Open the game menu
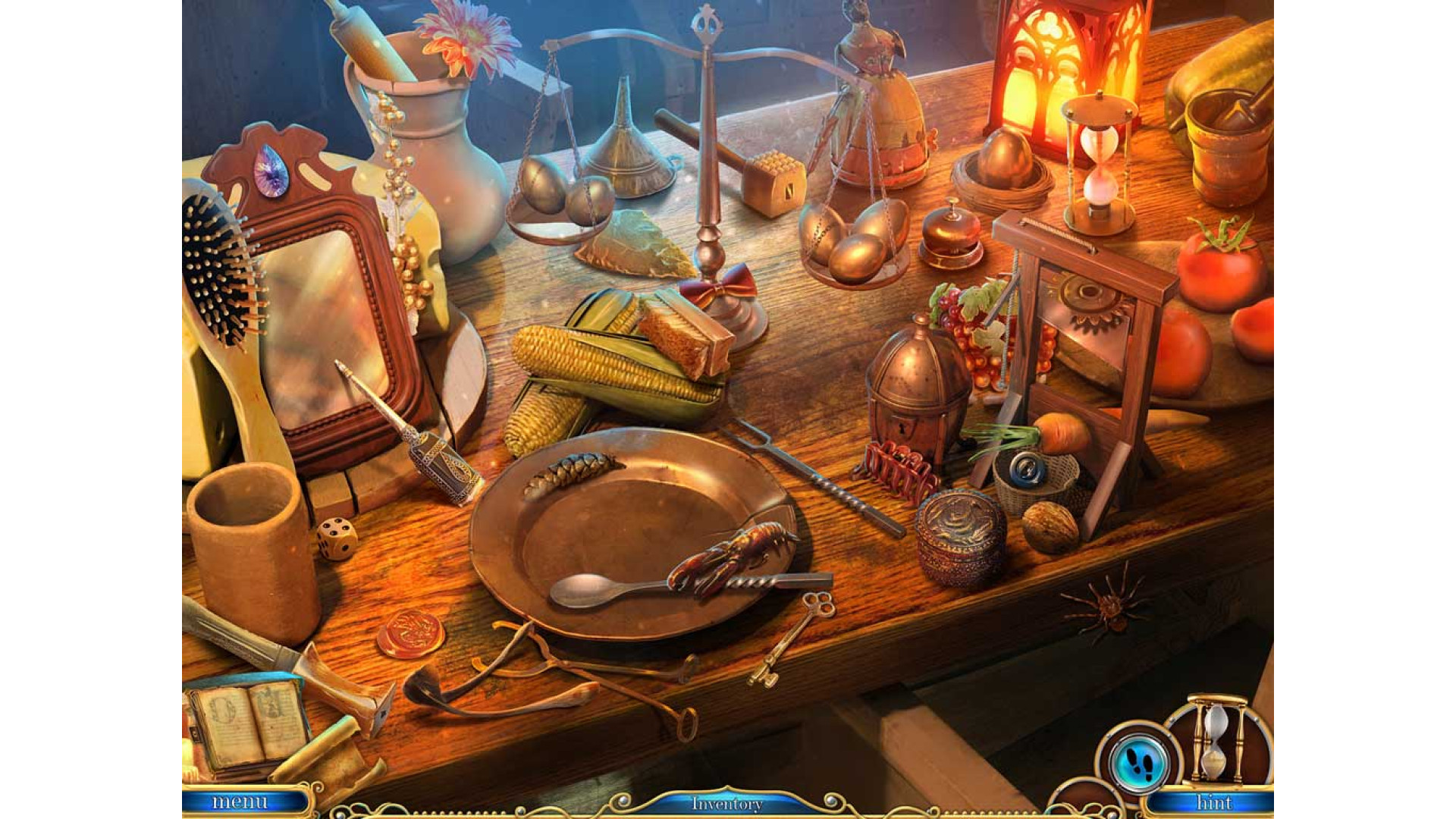Image resolution: width=1456 pixels, height=819 pixels. [x=240, y=802]
